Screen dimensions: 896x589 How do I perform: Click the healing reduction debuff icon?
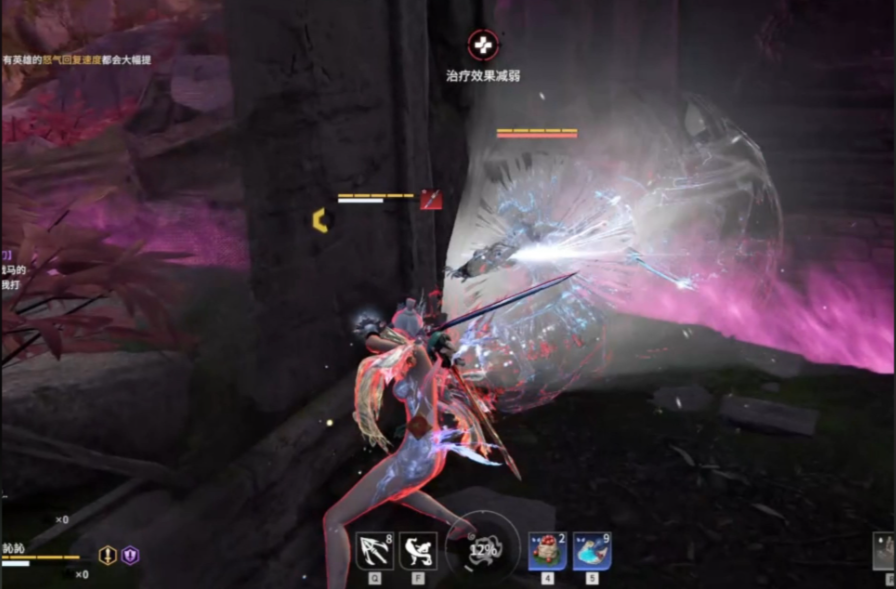(x=482, y=45)
